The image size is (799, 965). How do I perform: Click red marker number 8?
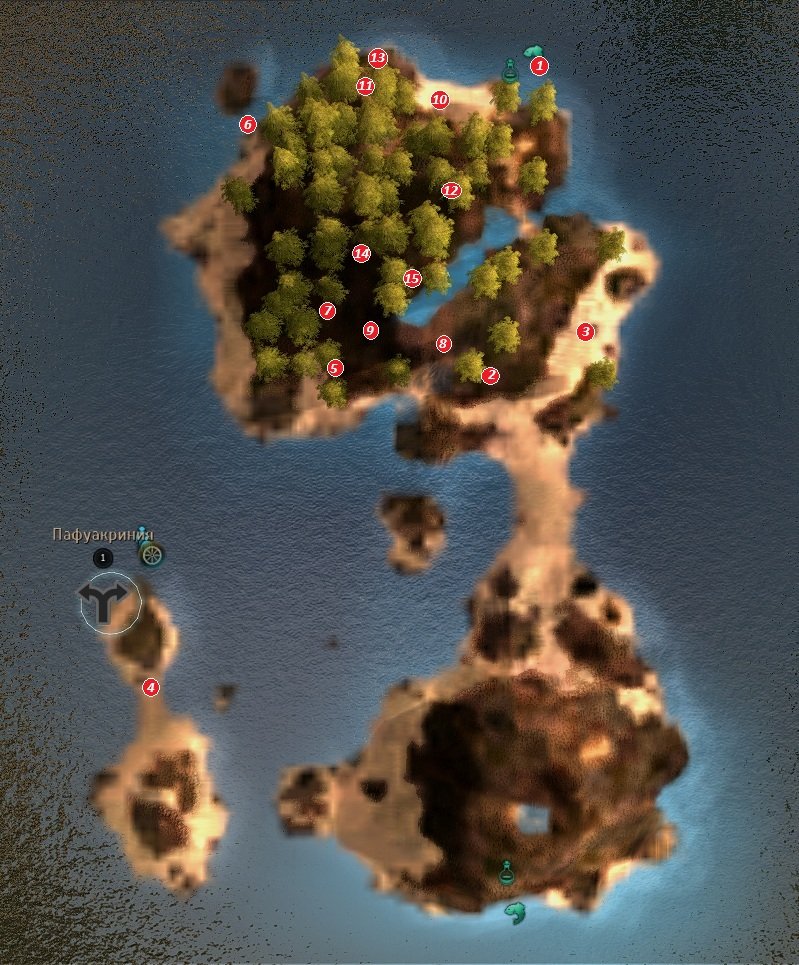click(x=444, y=344)
